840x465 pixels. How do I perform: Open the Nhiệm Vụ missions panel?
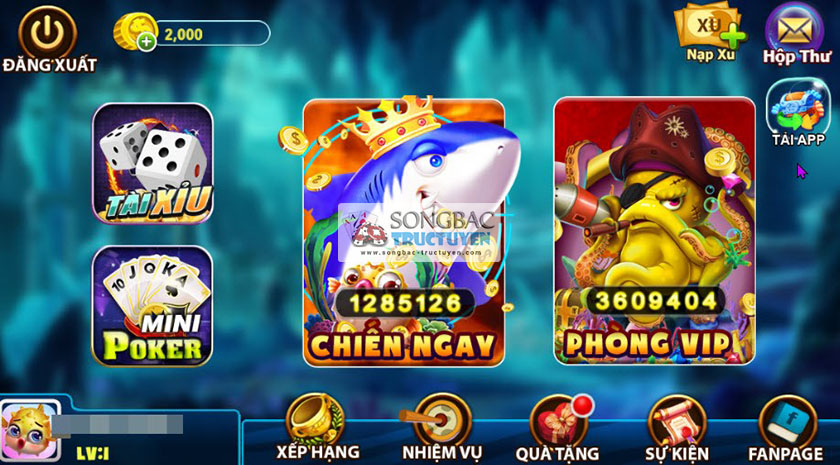(x=436, y=424)
